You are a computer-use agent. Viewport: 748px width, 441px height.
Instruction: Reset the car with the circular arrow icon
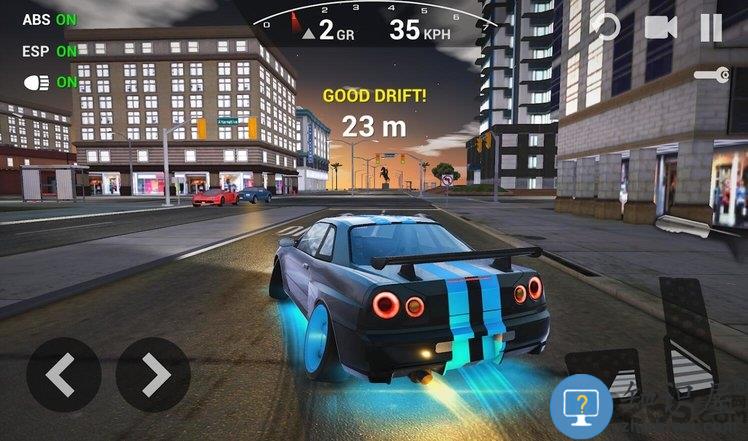[604, 27]
